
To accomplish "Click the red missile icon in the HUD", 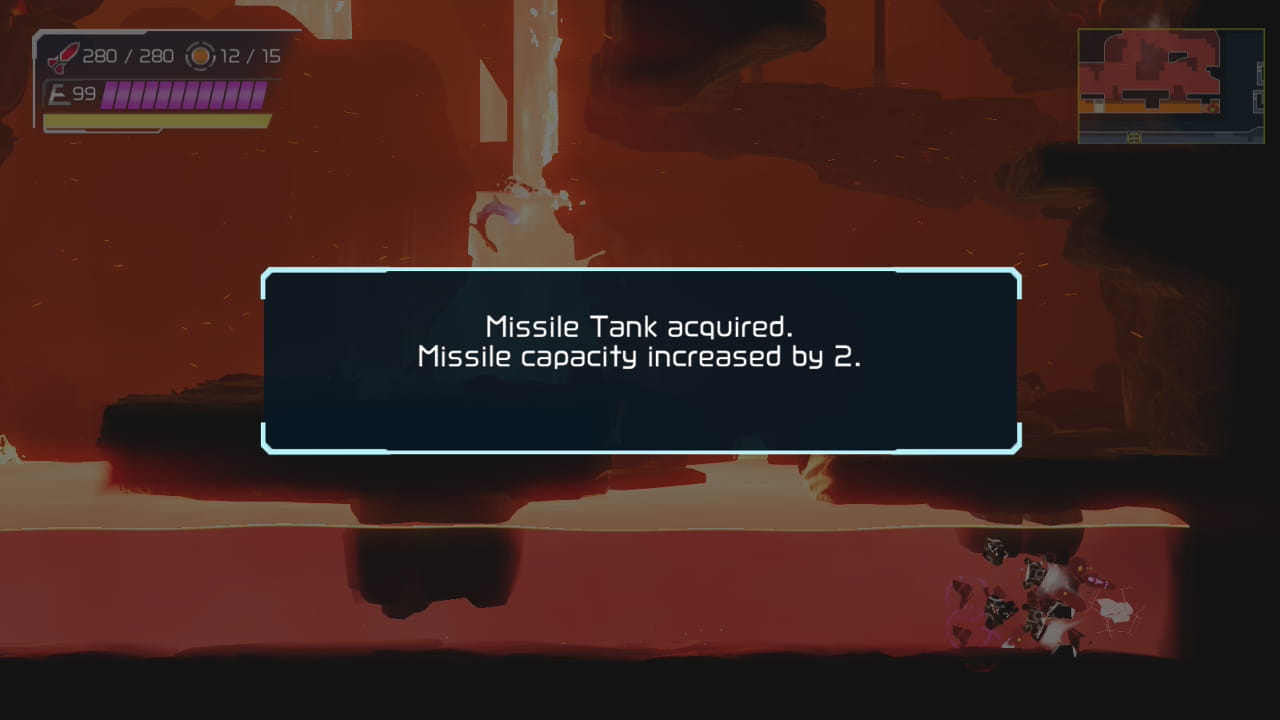I will point(63,58).
